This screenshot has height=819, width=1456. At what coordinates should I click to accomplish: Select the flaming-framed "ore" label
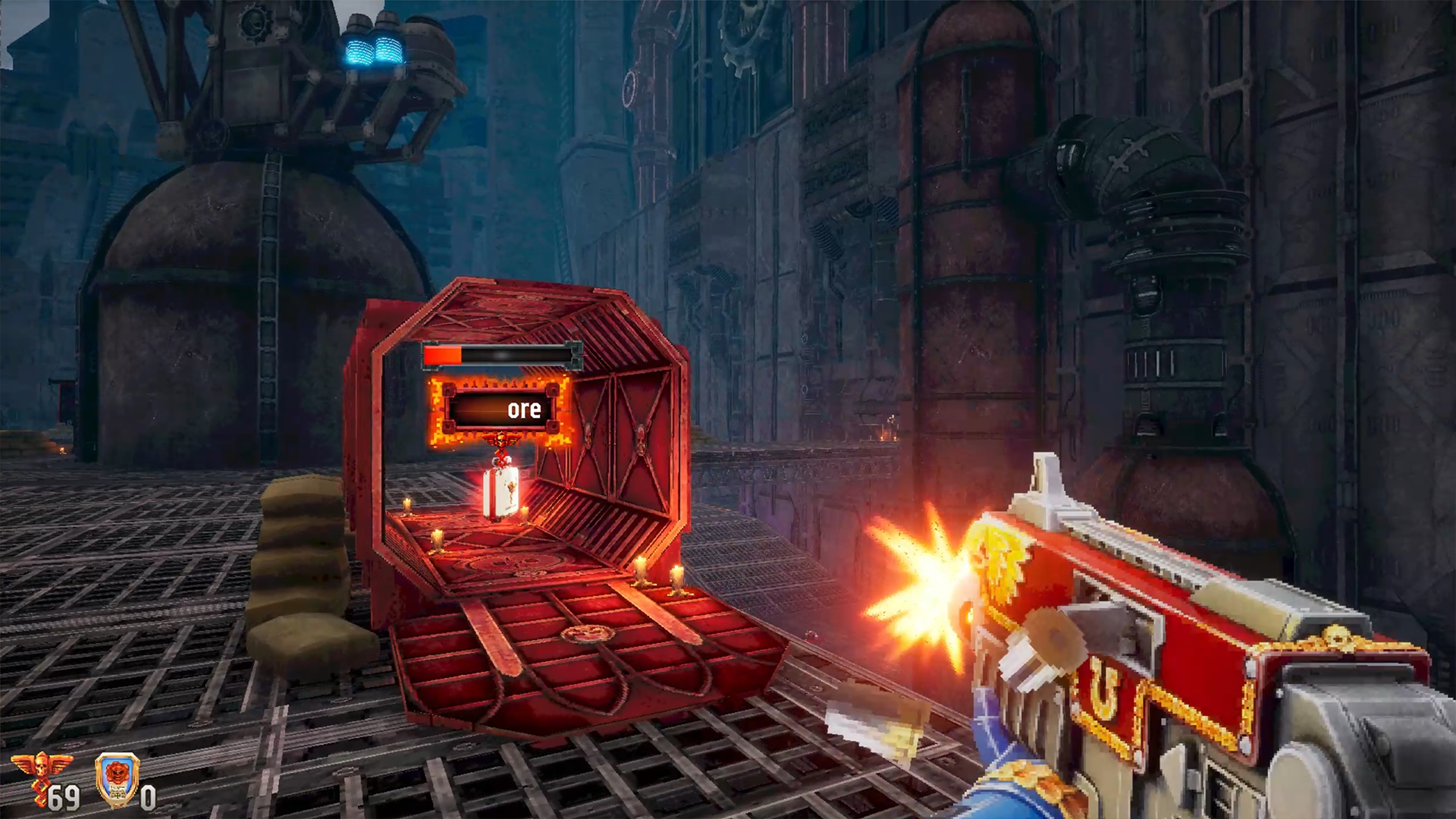500,410
